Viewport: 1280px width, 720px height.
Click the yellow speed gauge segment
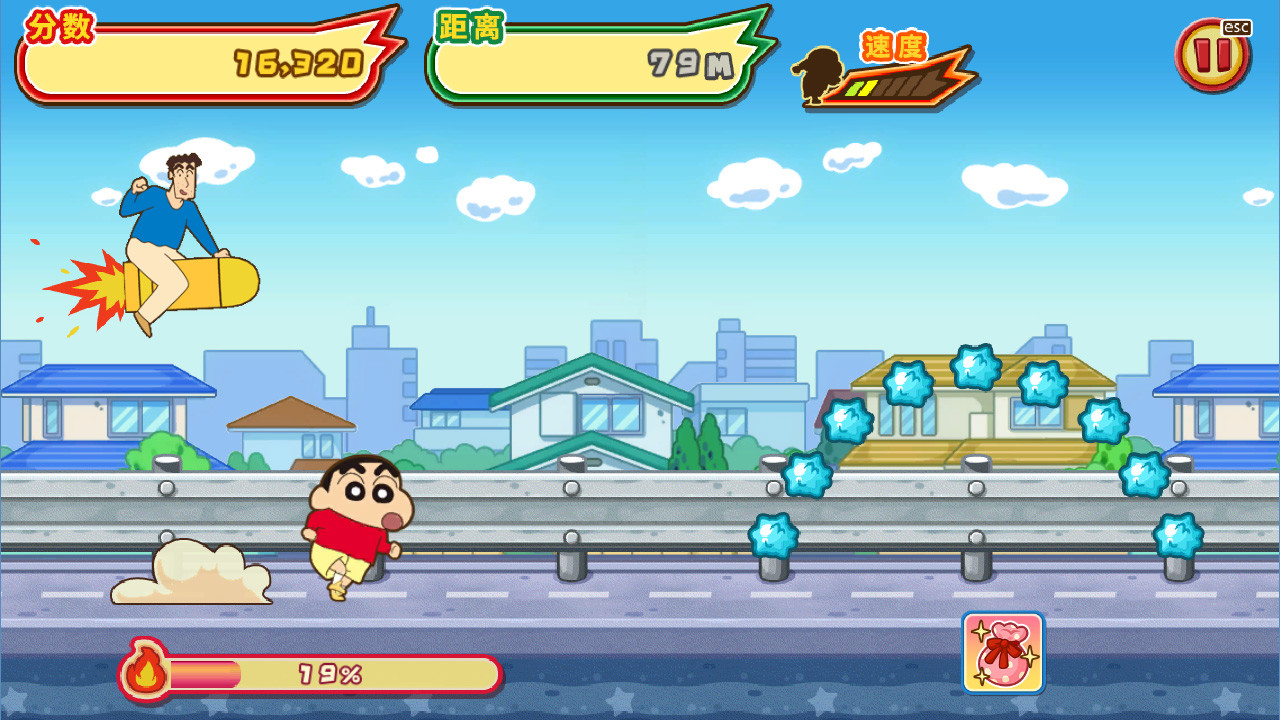click(868, 87)
